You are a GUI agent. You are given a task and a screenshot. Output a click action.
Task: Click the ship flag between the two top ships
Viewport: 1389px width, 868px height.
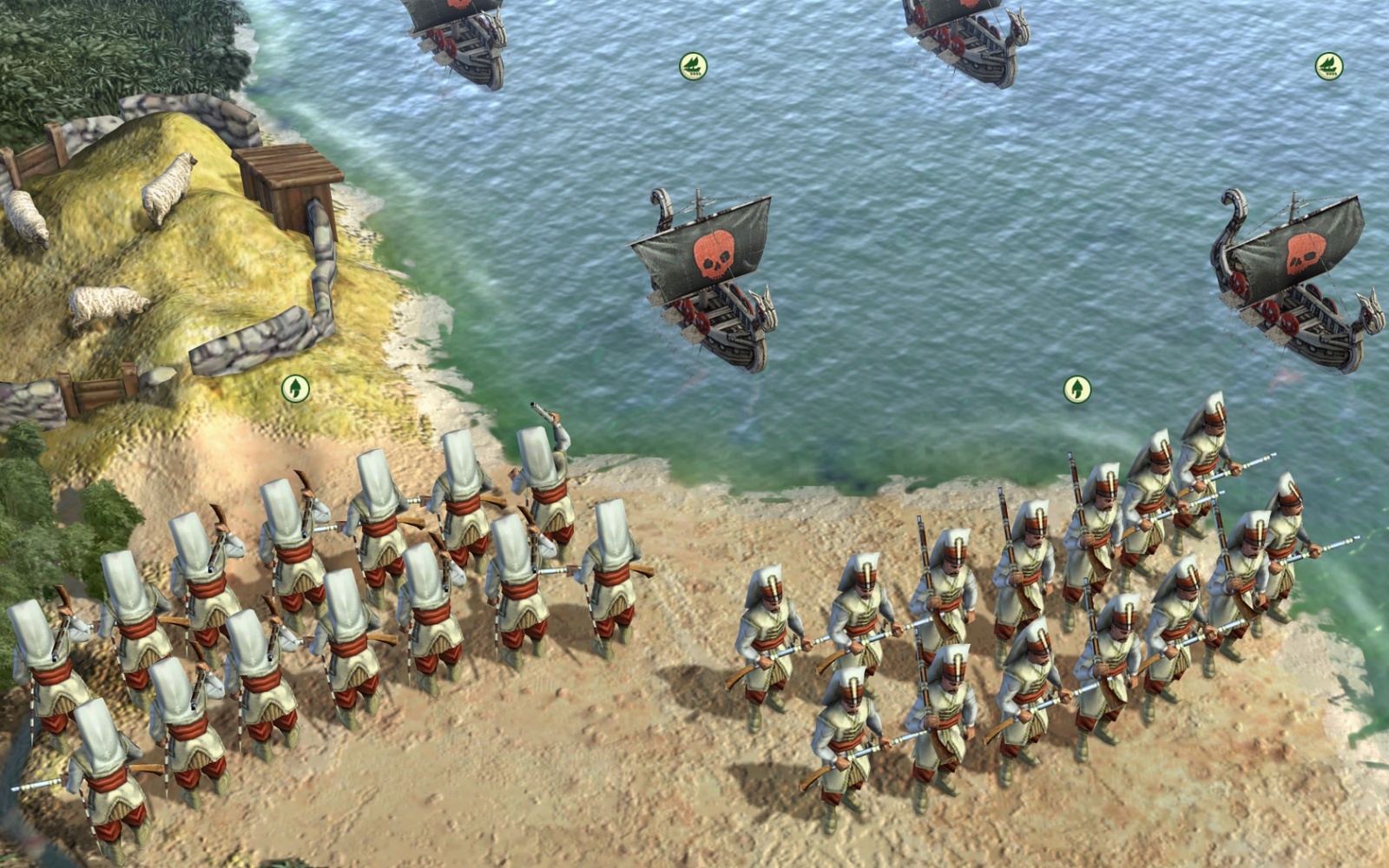coord(693,66)
